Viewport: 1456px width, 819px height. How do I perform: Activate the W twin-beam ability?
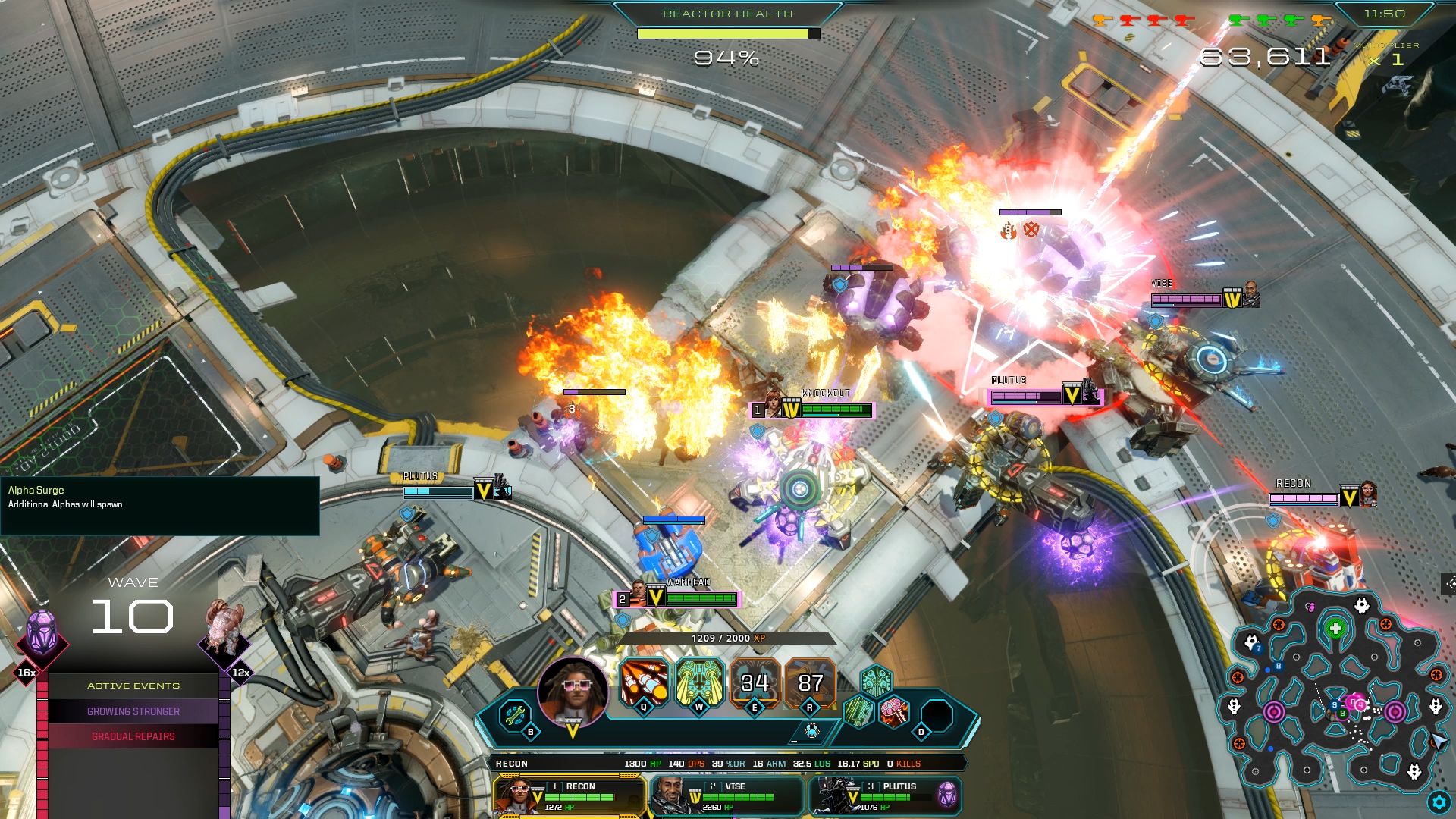tap(699, 682)
